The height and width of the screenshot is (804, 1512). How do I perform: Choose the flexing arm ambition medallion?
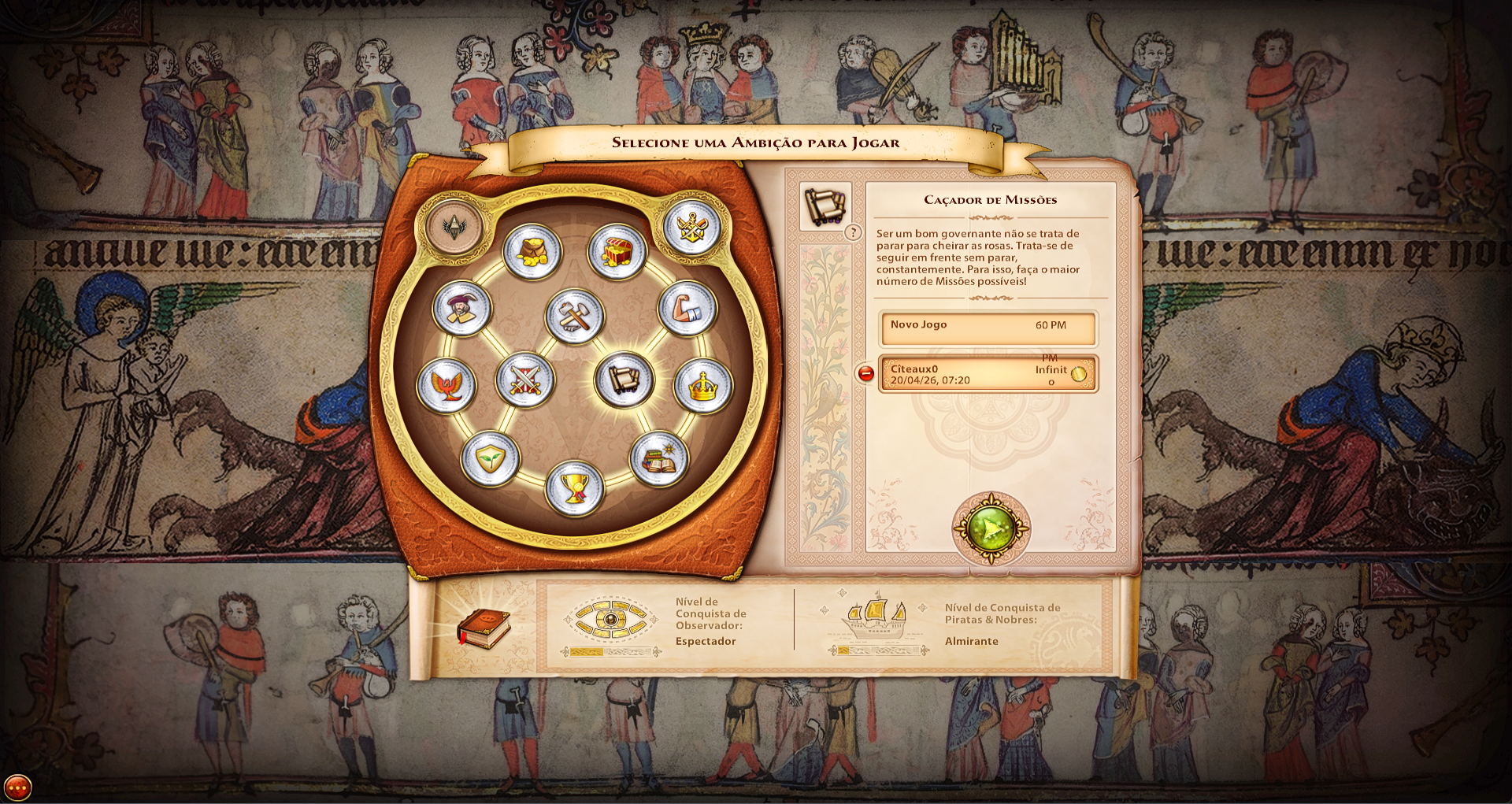click(687, 308)
